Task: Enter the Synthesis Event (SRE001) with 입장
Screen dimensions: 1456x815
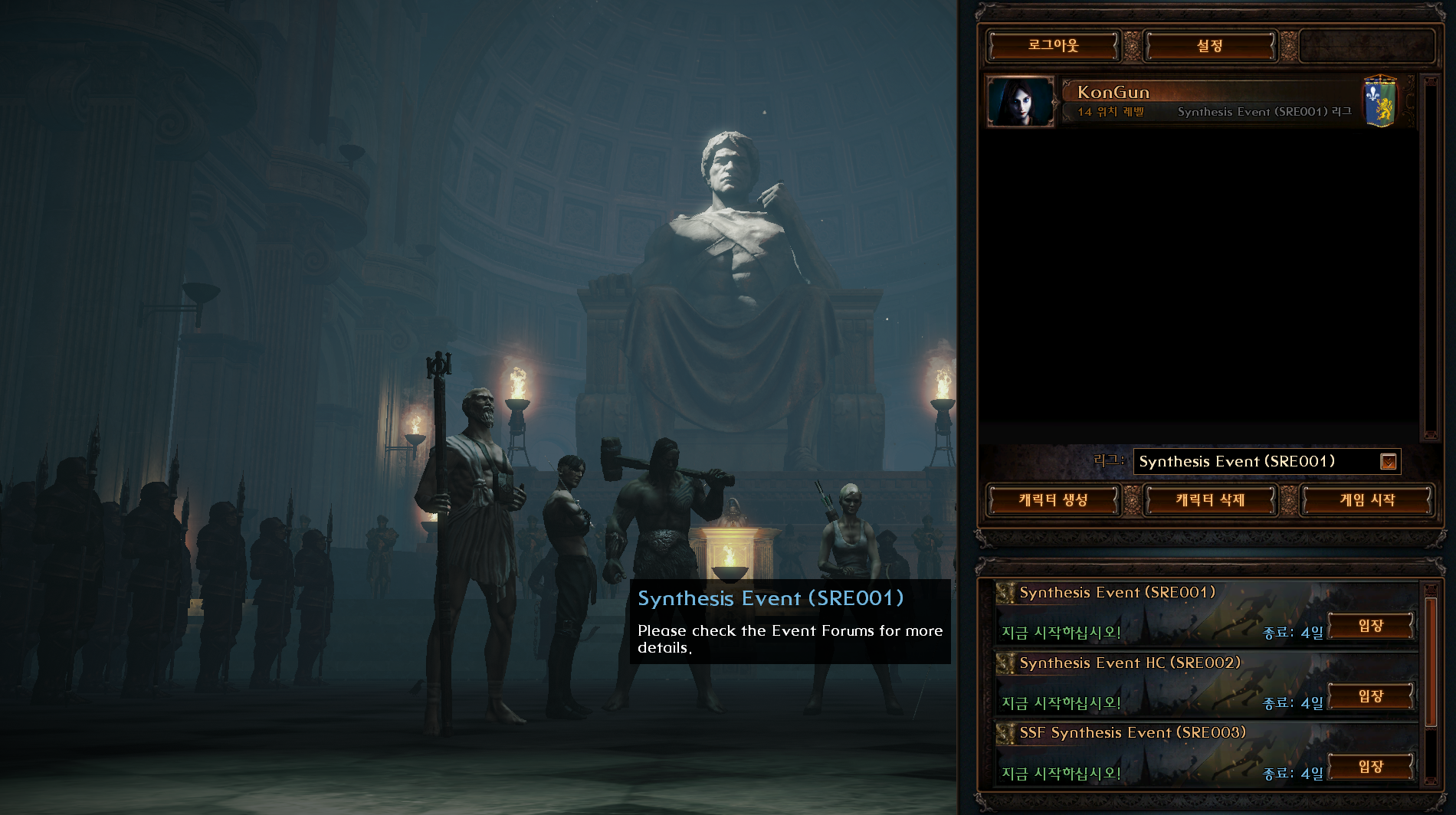Action: click(1370, 626)
